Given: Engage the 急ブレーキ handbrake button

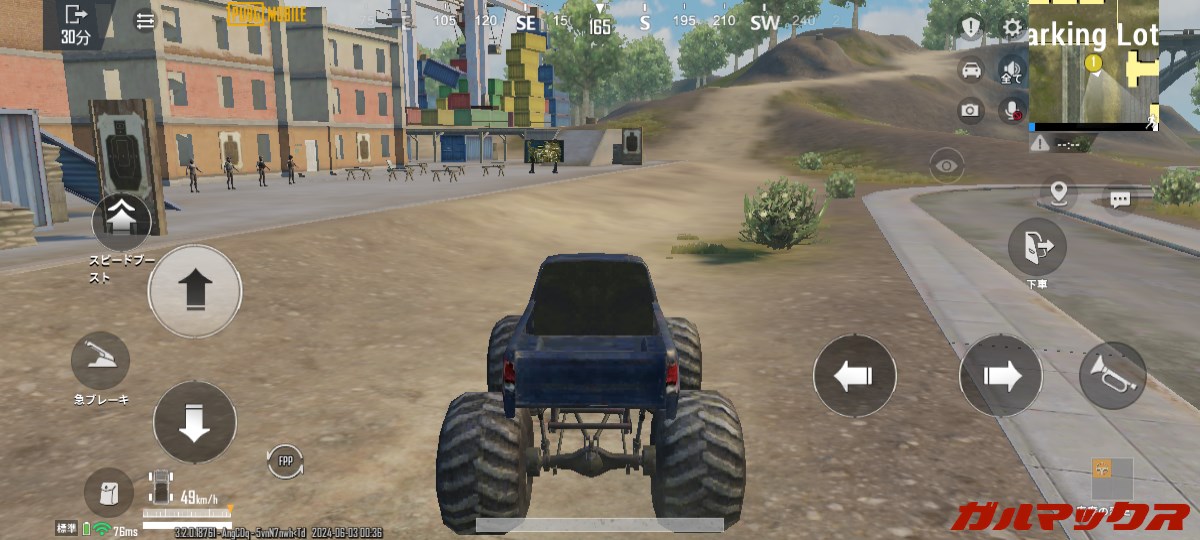Looking at the screenshot, I should 100,361.
